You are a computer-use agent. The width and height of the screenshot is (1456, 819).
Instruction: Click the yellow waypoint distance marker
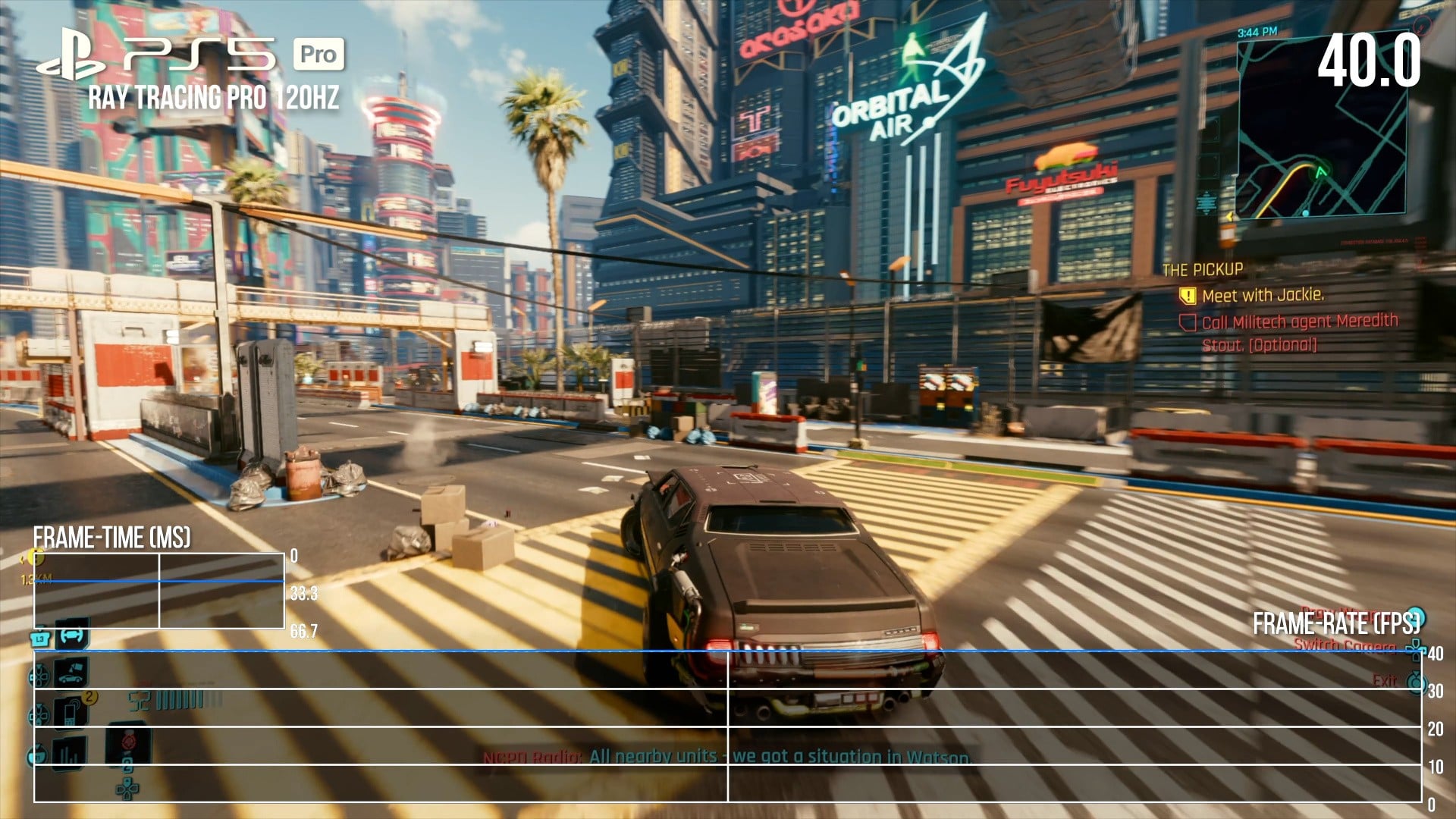(x=36, y=560)
